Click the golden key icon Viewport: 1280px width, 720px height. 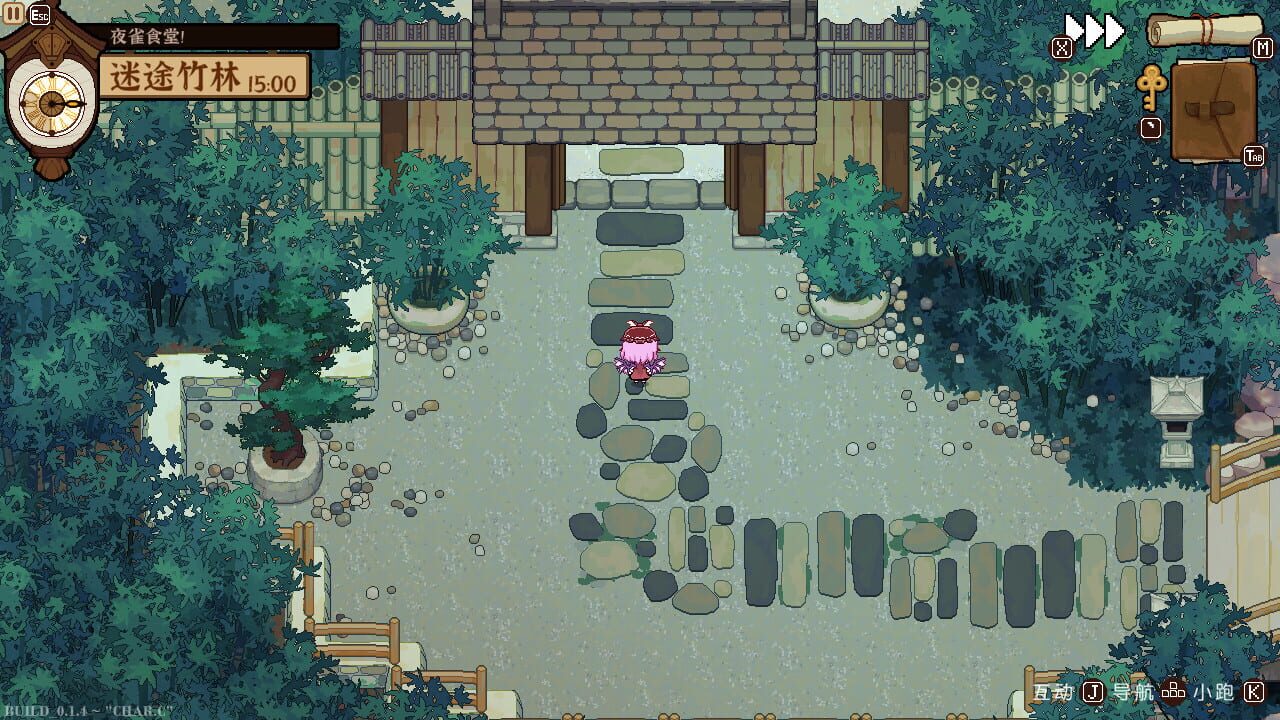click(x=1152, y=87)
